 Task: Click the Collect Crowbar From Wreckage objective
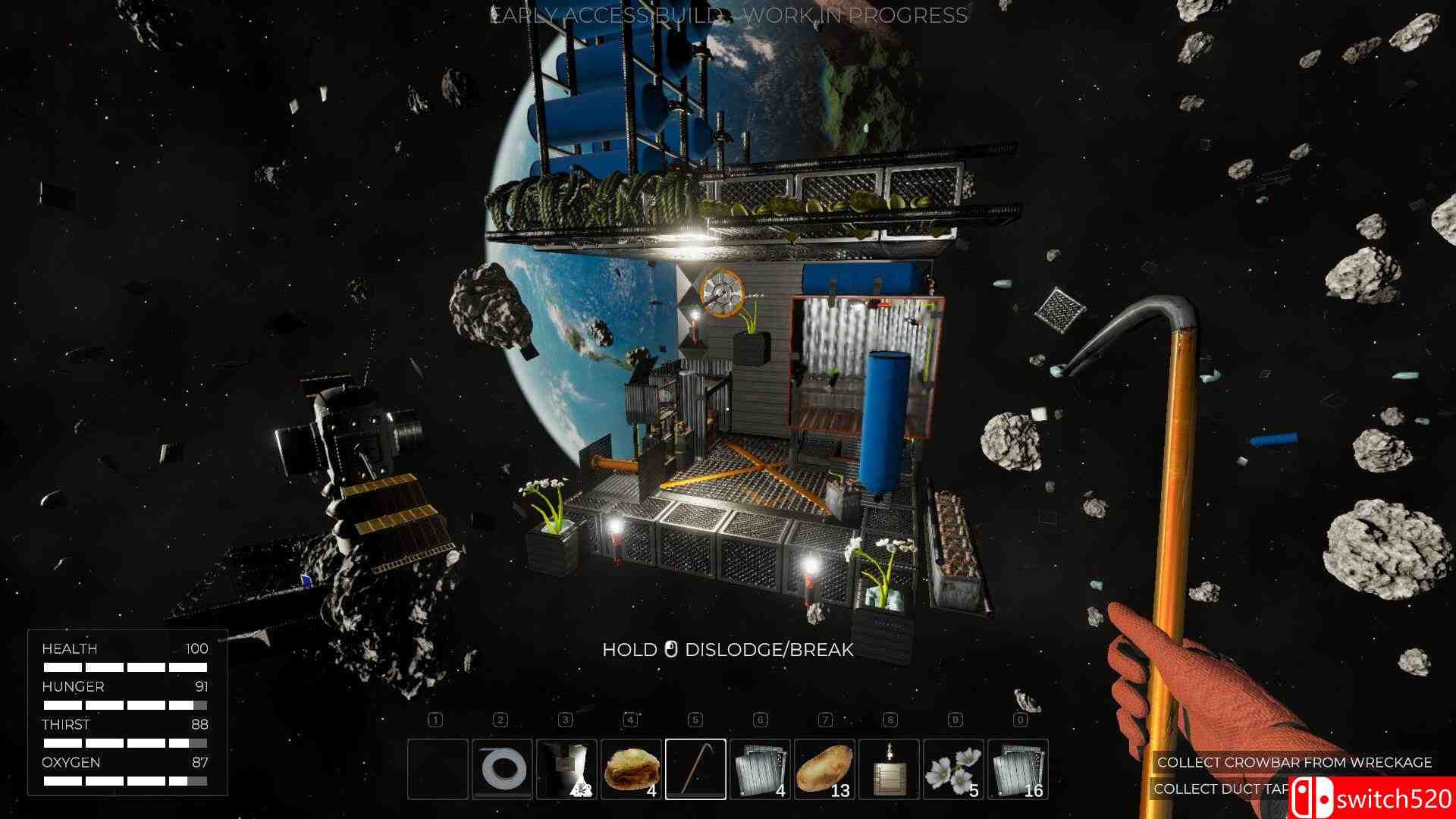point(1294,762)
